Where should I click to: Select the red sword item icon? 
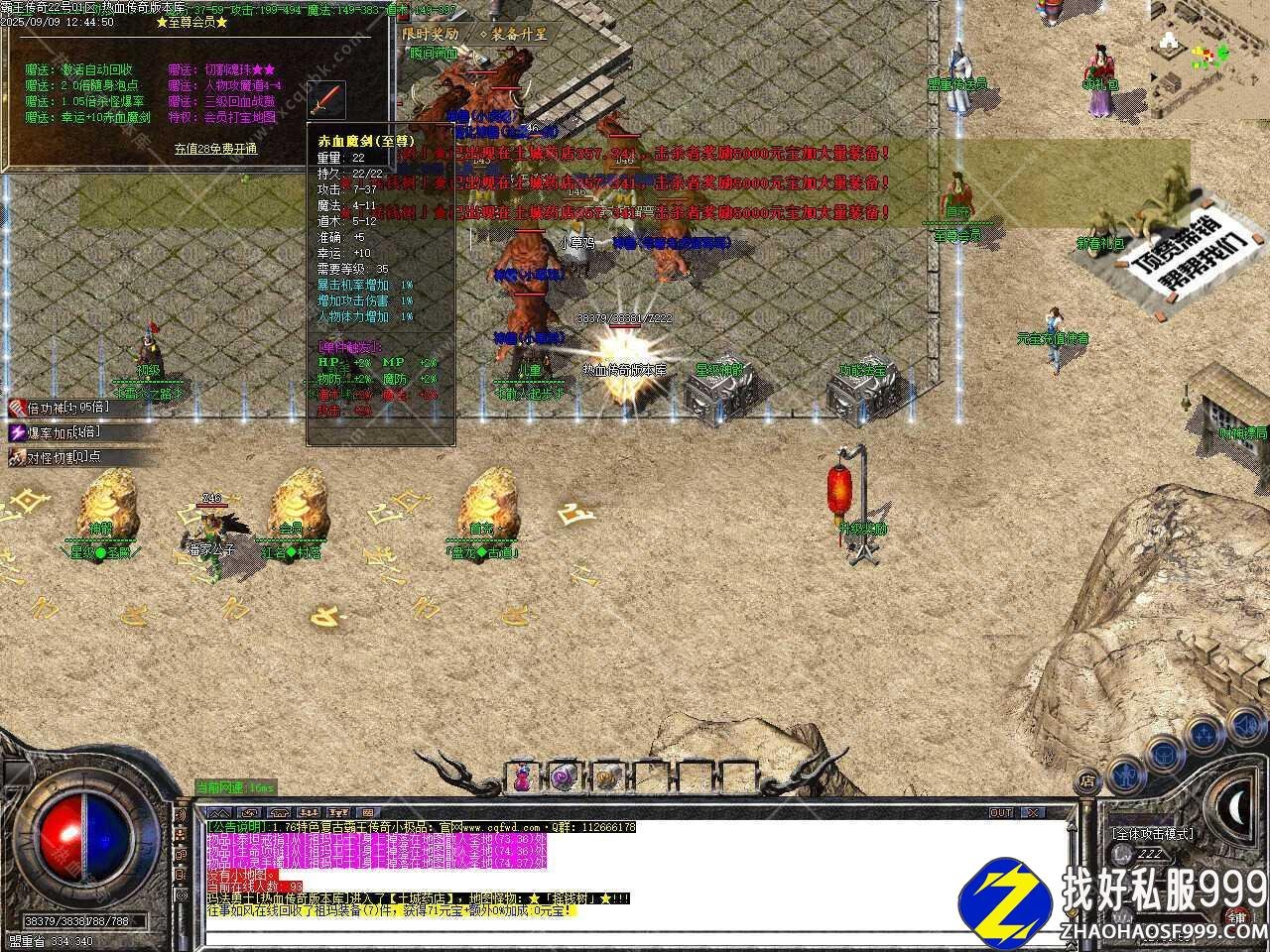point(327,100)
